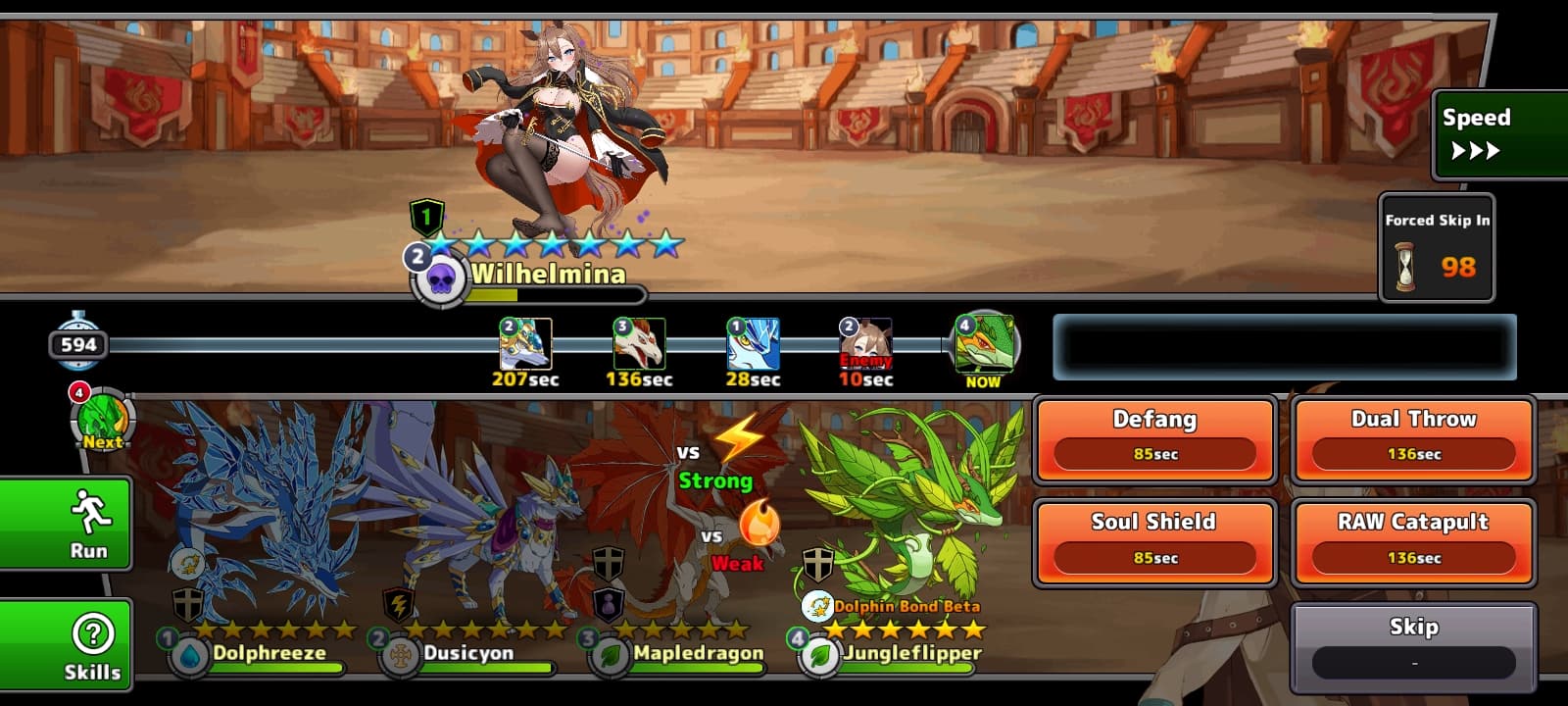This screenshot has height=706, width=1568.
Task: Inspect the 207sec turn order portrait
Action: point(525,344)
